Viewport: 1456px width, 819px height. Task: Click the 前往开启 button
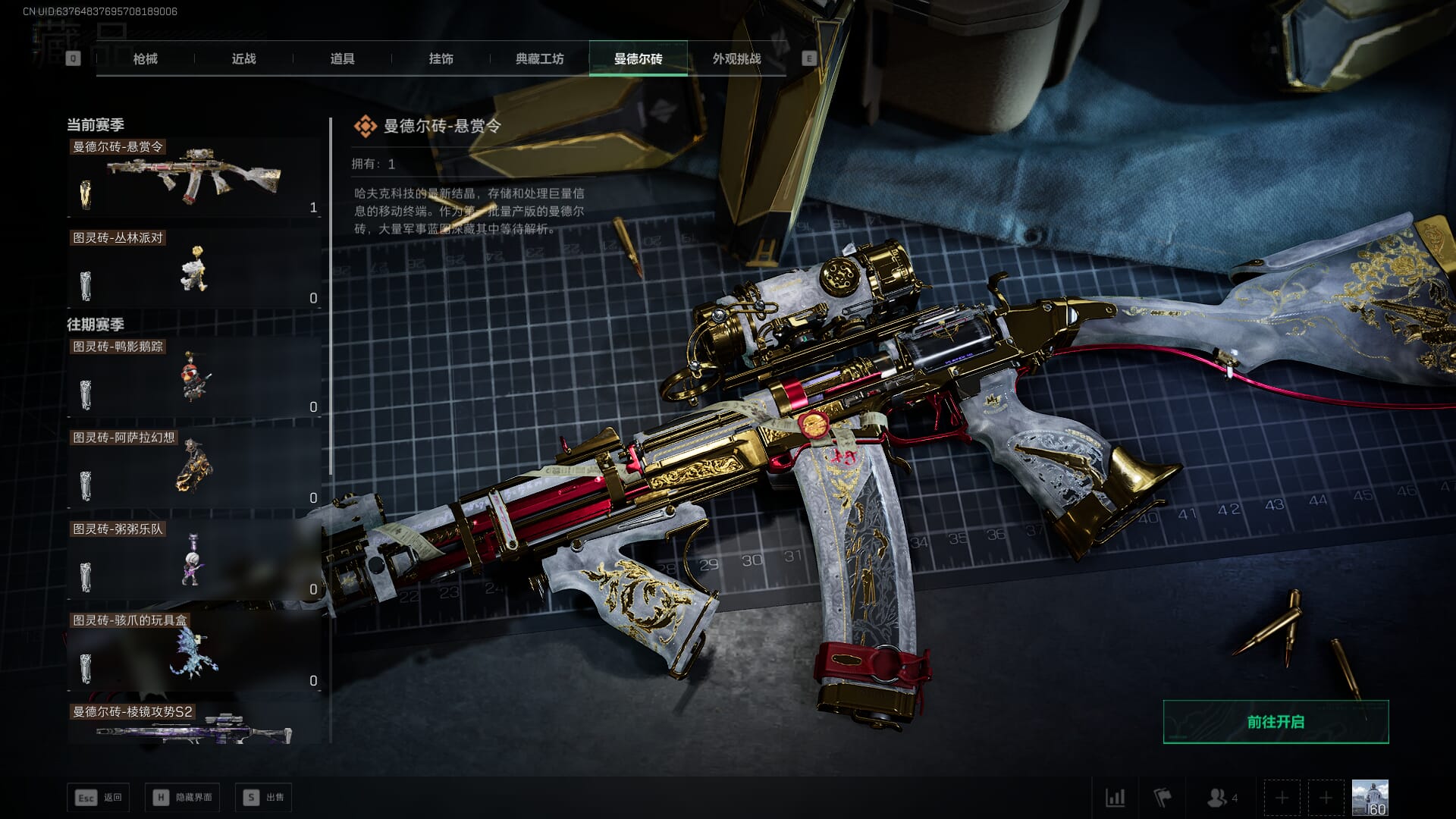1276,722
